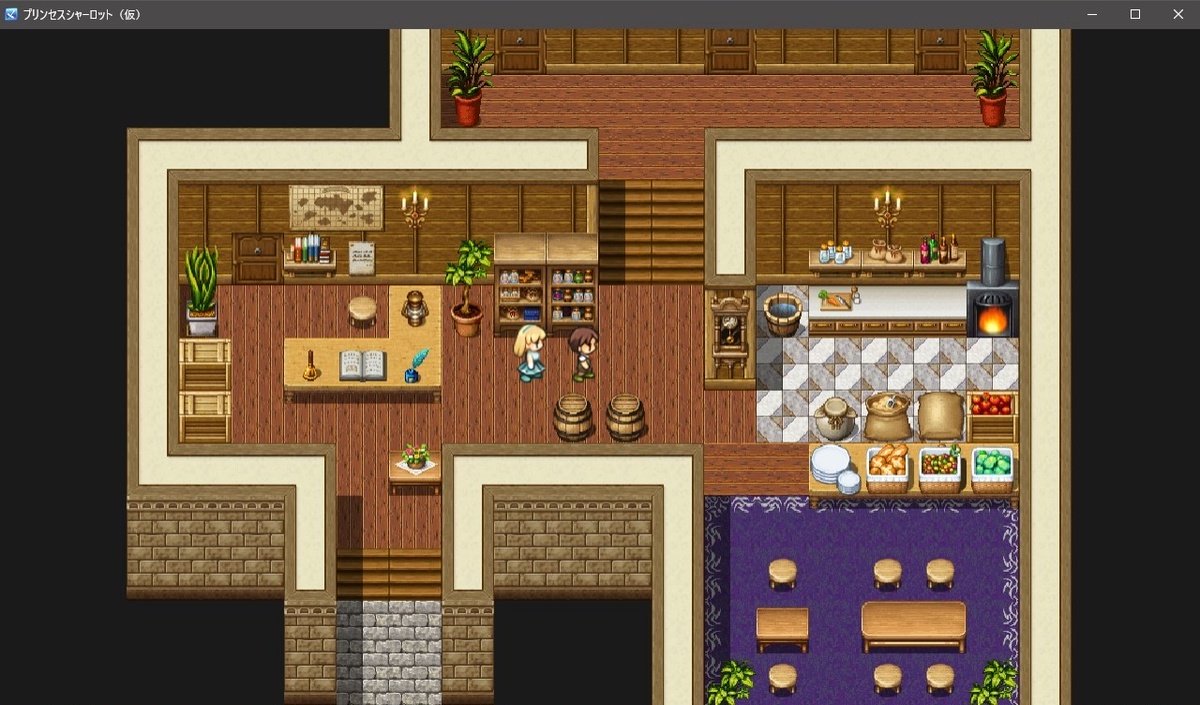
Task: Minimize the game window
Action: point(1092,14)
